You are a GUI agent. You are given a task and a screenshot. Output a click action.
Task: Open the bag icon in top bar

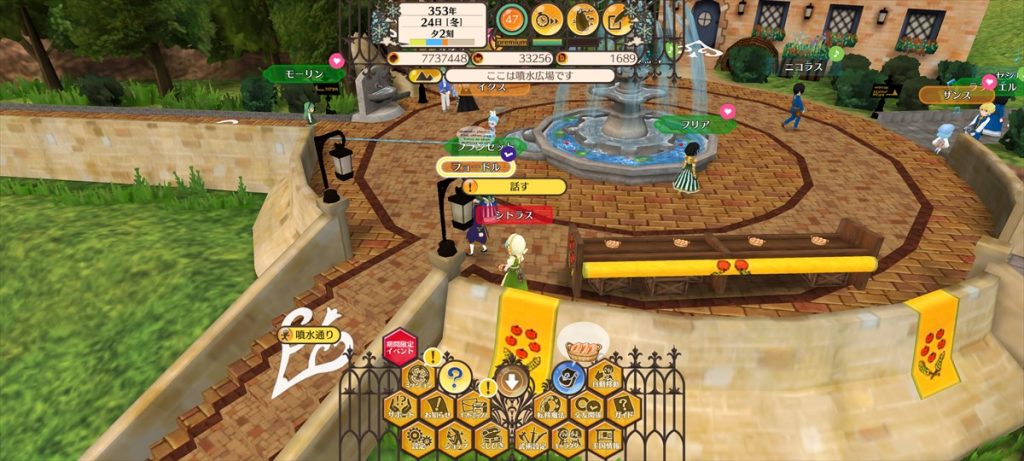click(x=582, y=17)
